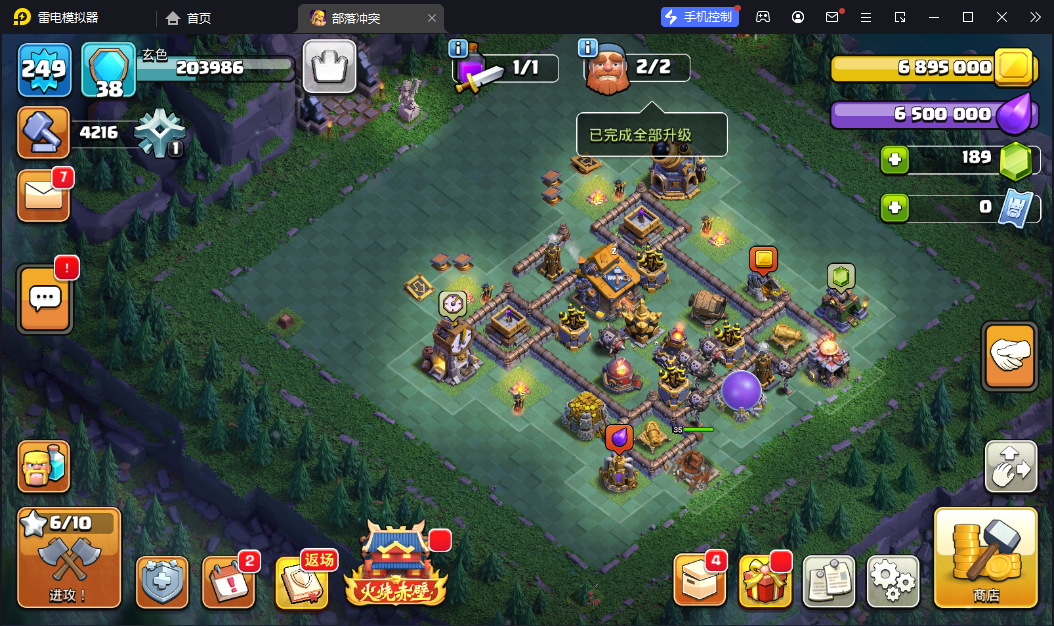Show builder info with the bearded face icon
Image resolution: width=1054 pixels, height=626 pixels.
click(607, 69)
